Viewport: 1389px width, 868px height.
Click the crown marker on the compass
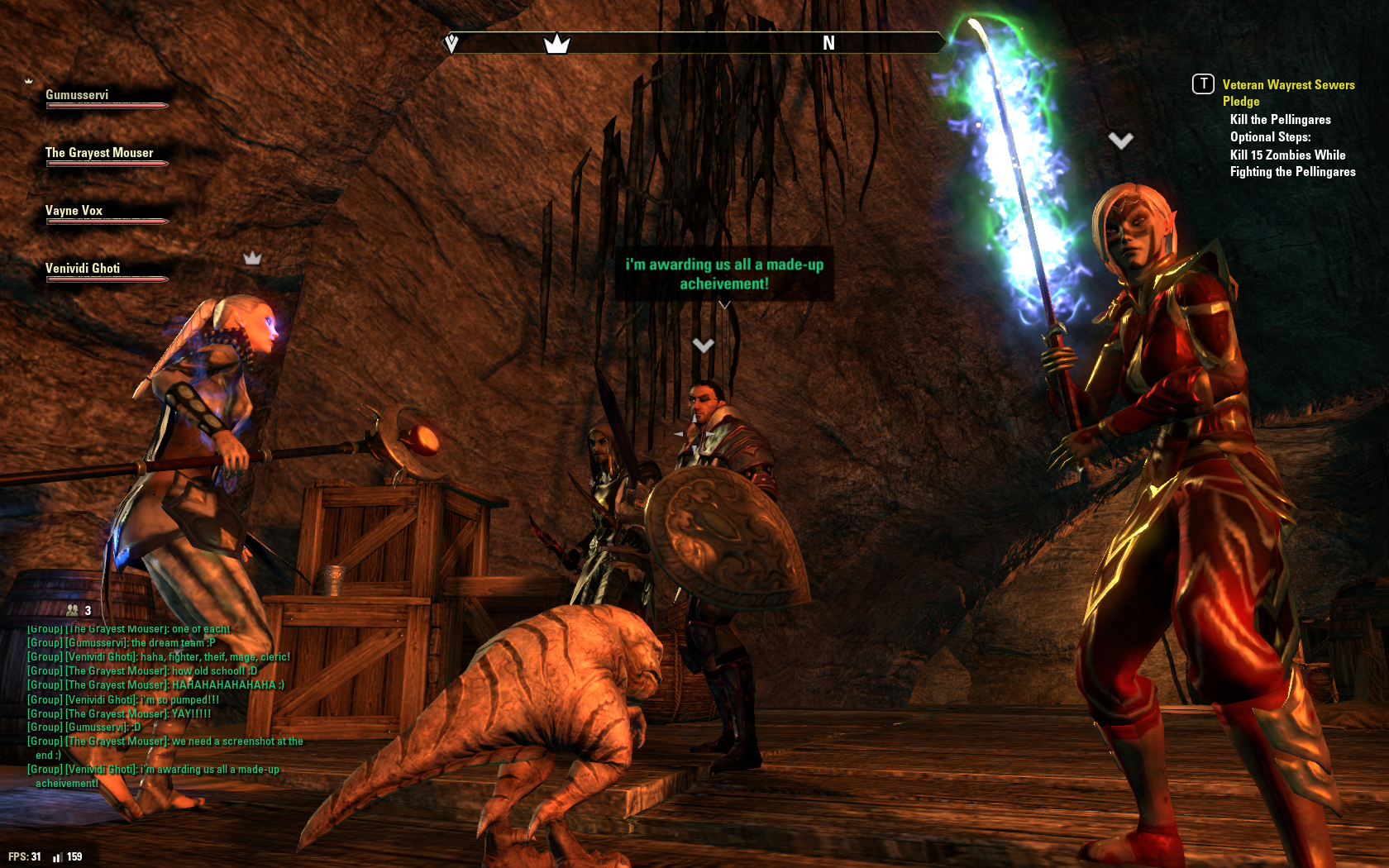point(556,43)
